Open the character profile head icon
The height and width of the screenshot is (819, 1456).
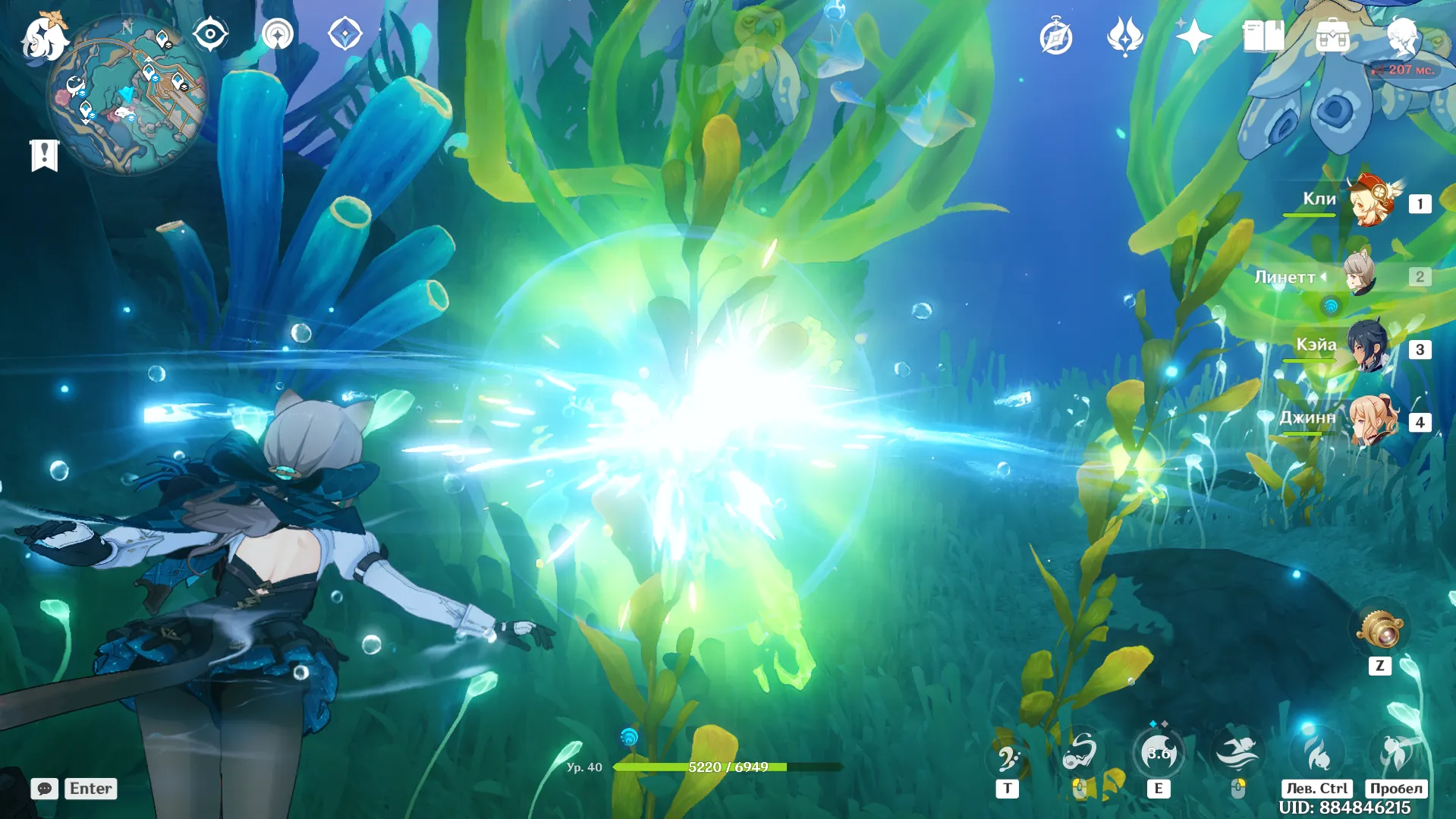[1401, 36]
